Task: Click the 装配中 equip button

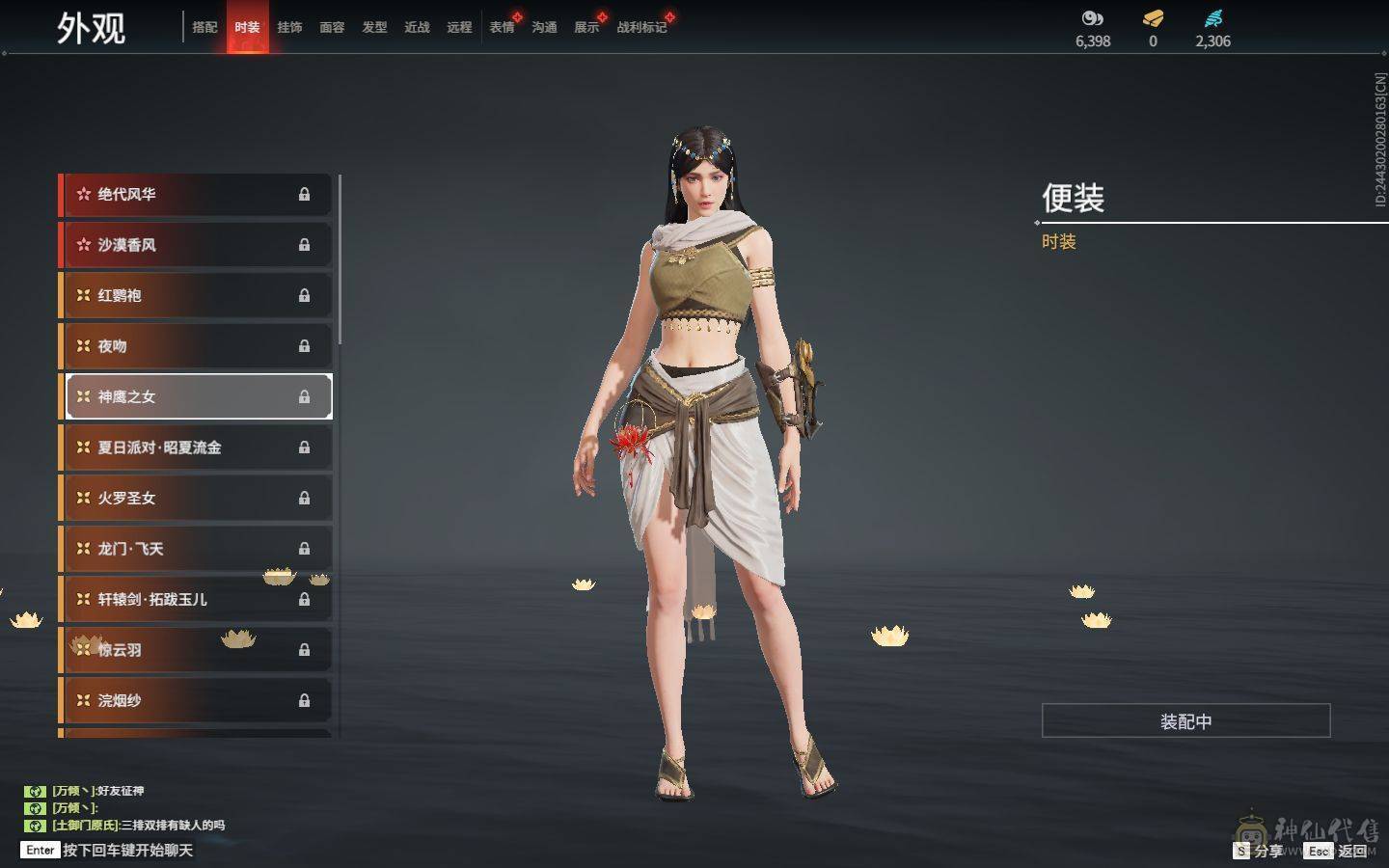Action: click(x=1186, y=721)
